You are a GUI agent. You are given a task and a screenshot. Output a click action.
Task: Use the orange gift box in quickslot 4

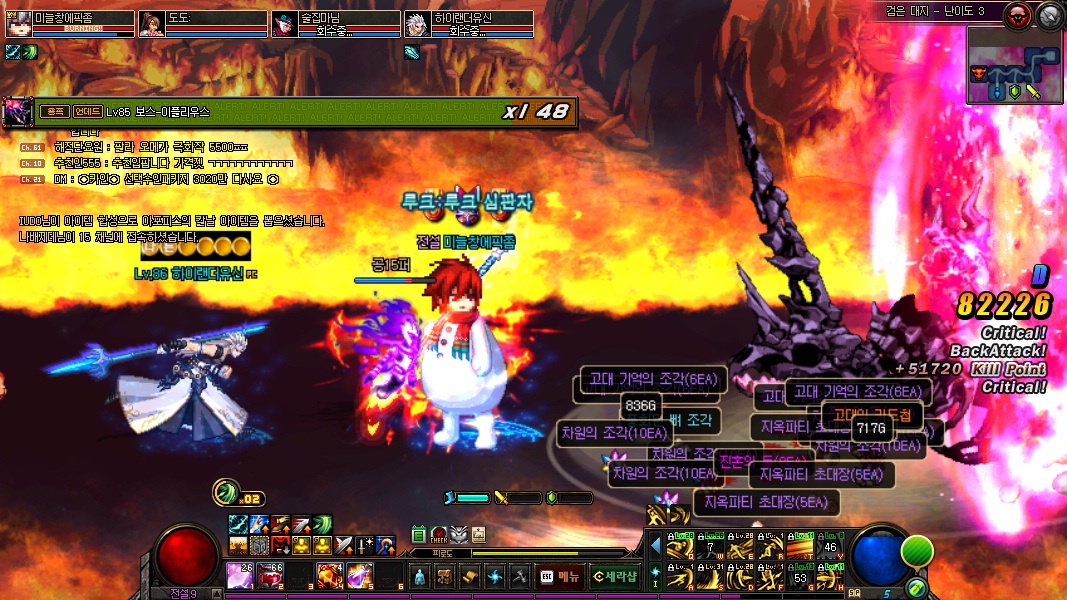329,575
